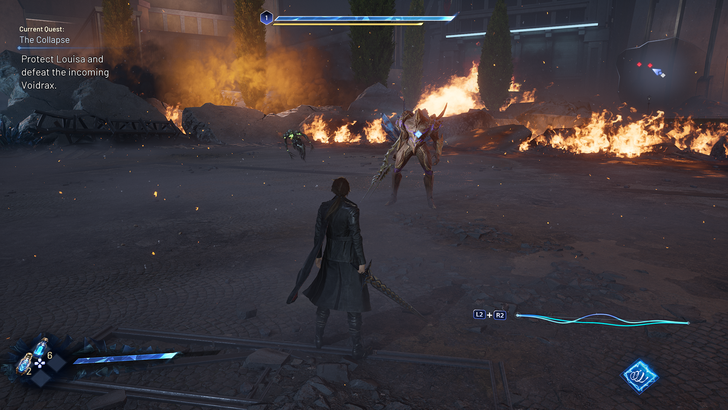Activate the blue diamond skill icon
Image resolution: width=728 pixels, height=410 pixels.
638,375
